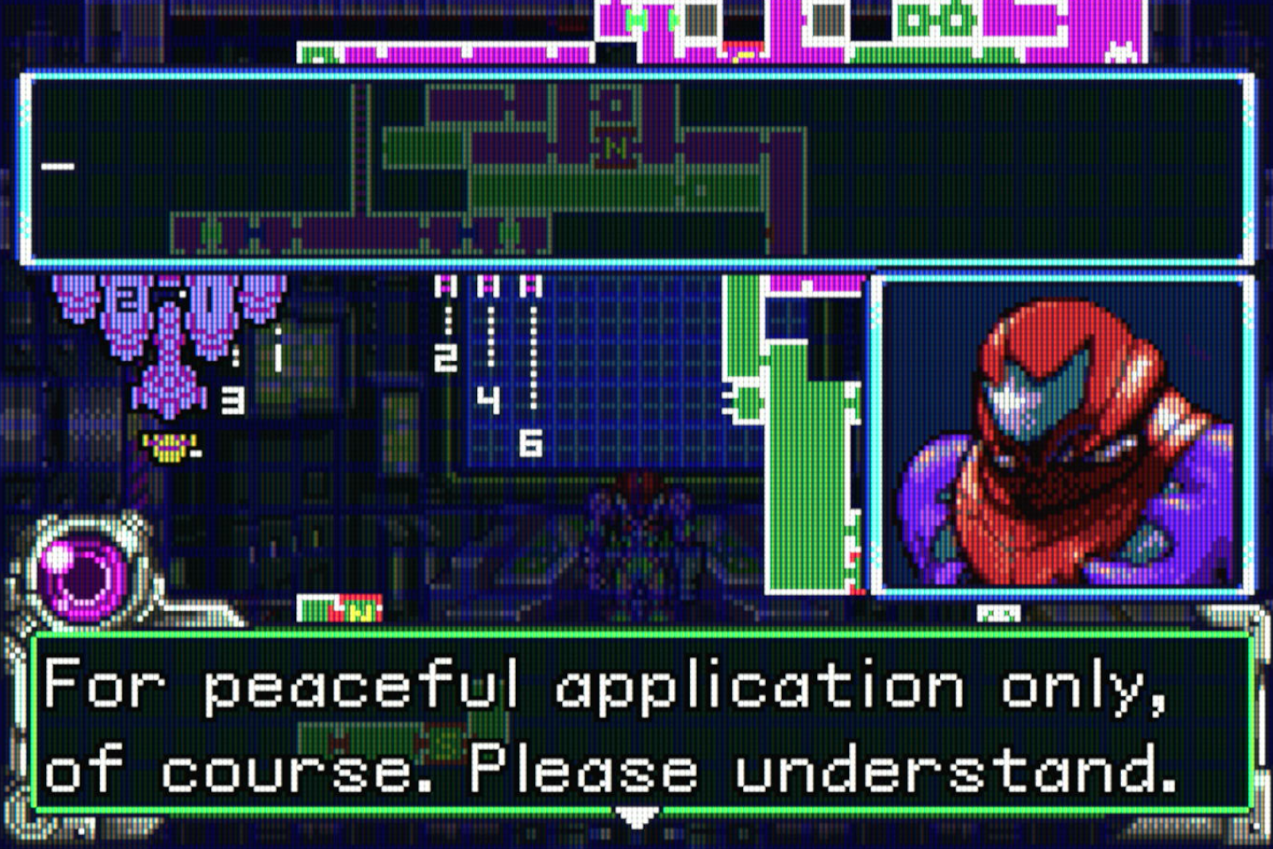Click the dialogue box reading "For peaceful application only"

click(x=640, y=722)
